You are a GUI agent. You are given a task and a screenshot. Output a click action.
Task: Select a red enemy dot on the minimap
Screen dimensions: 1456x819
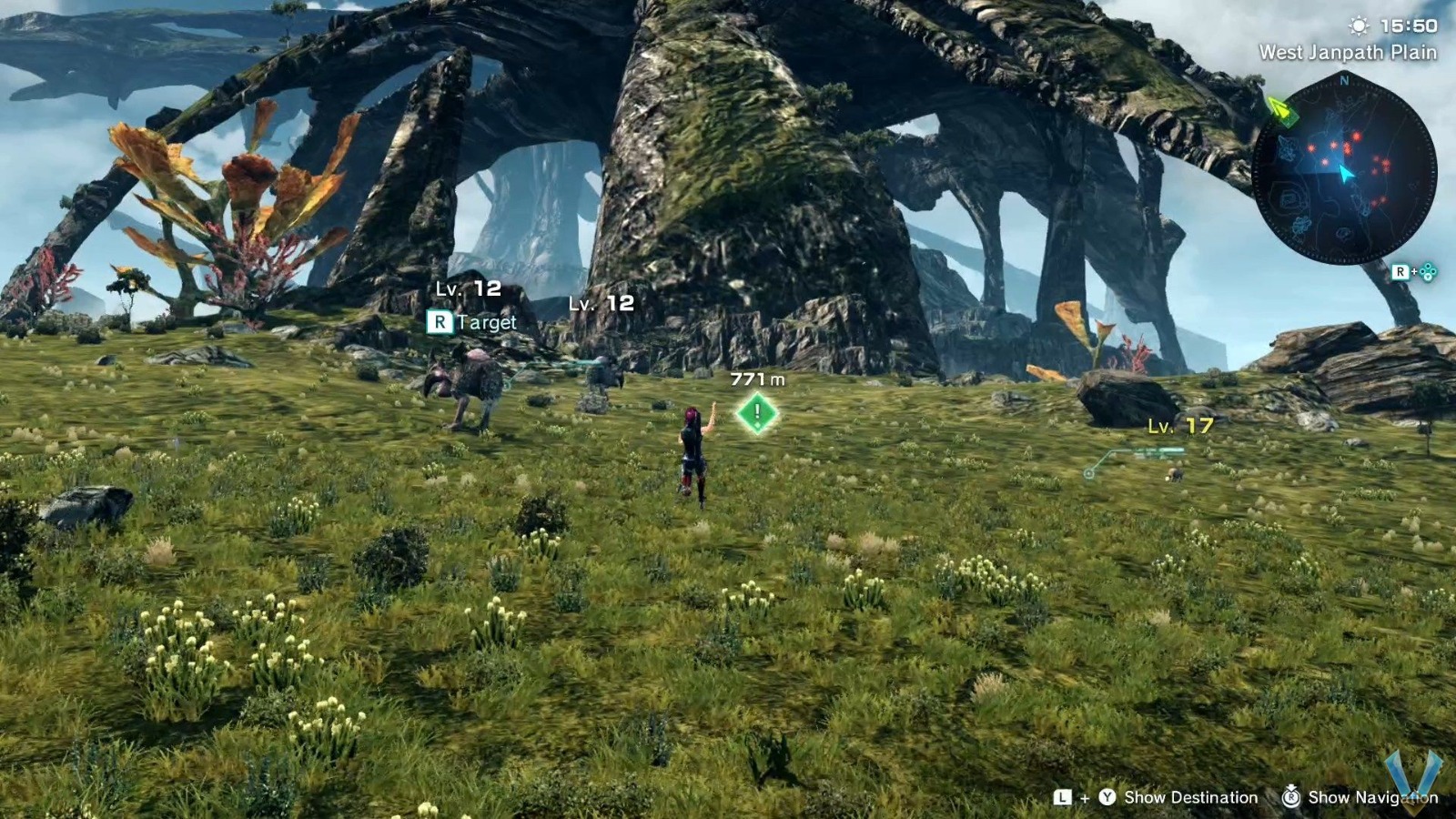[1356, 135]
